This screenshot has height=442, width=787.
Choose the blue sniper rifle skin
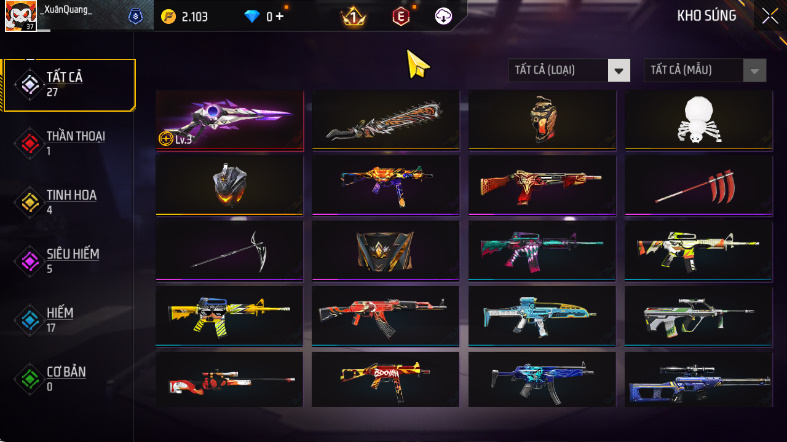(x=698, y=380)
